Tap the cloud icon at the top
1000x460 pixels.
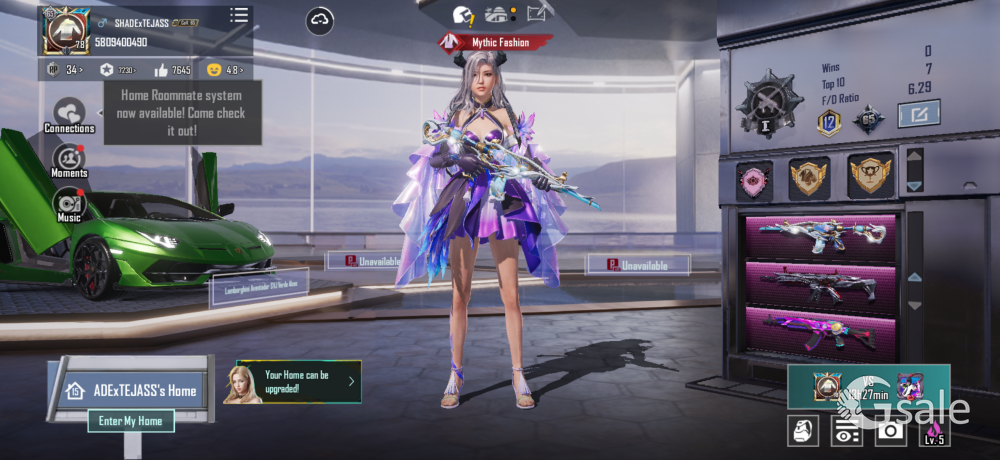click(x=320, y=20)
